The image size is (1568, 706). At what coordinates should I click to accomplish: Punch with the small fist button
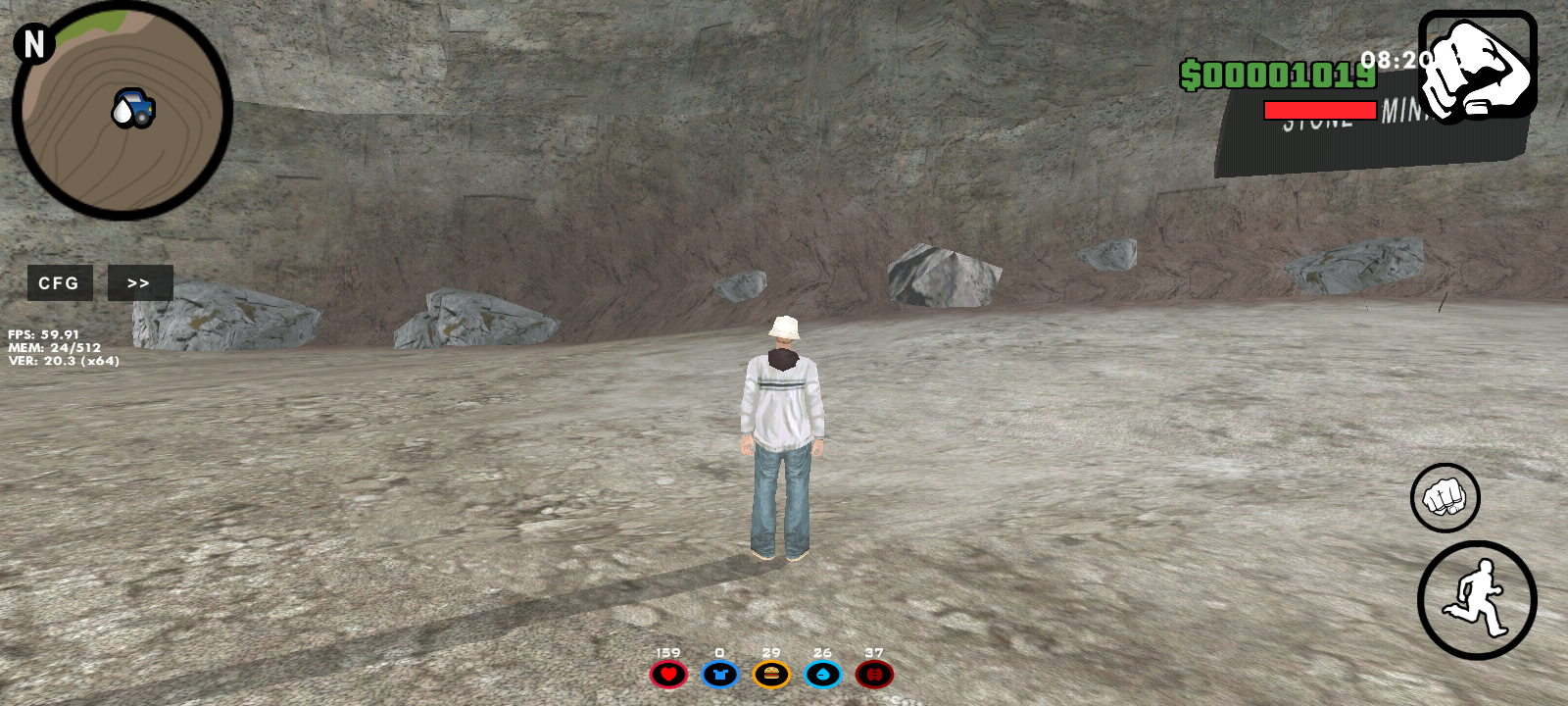click(1445, 497)
